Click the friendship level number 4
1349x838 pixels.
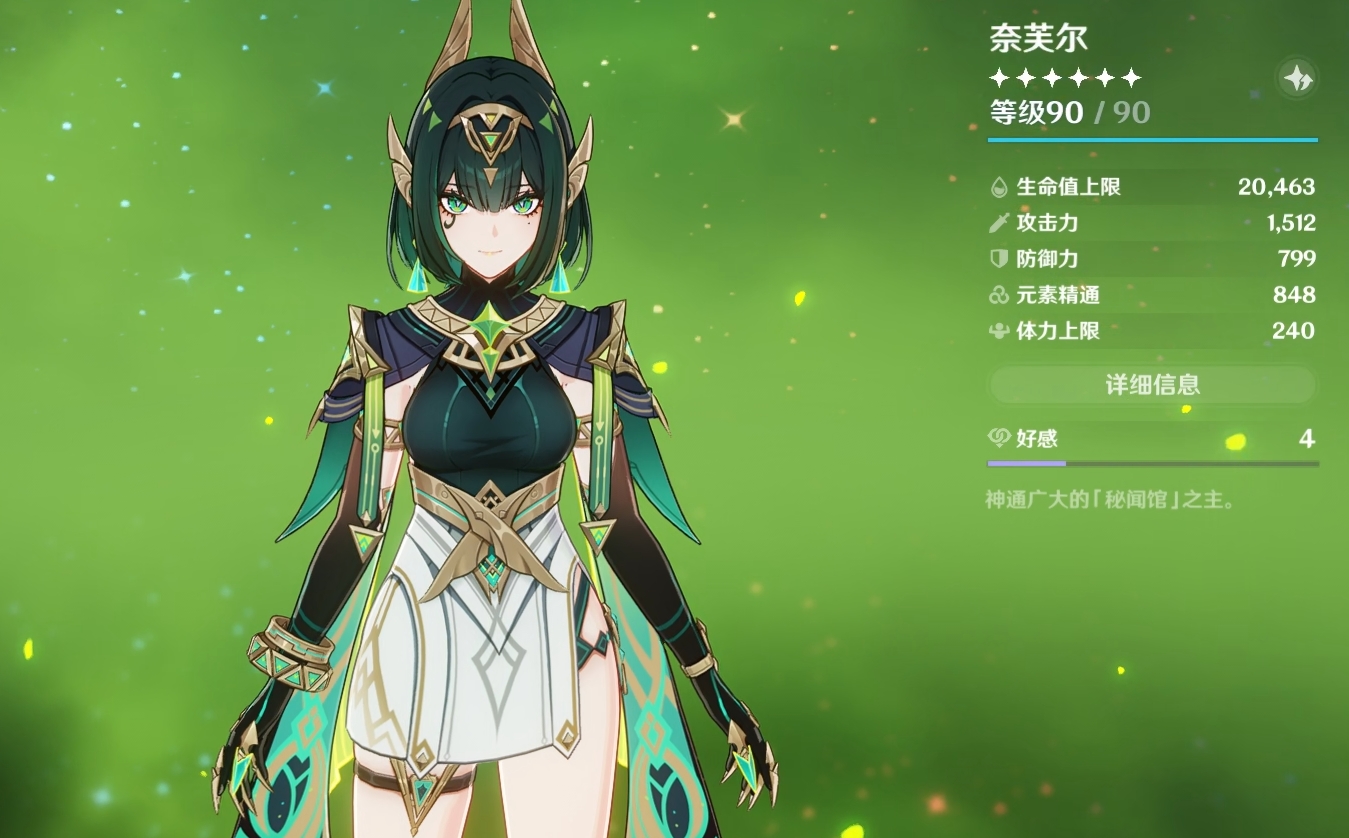1307,438
